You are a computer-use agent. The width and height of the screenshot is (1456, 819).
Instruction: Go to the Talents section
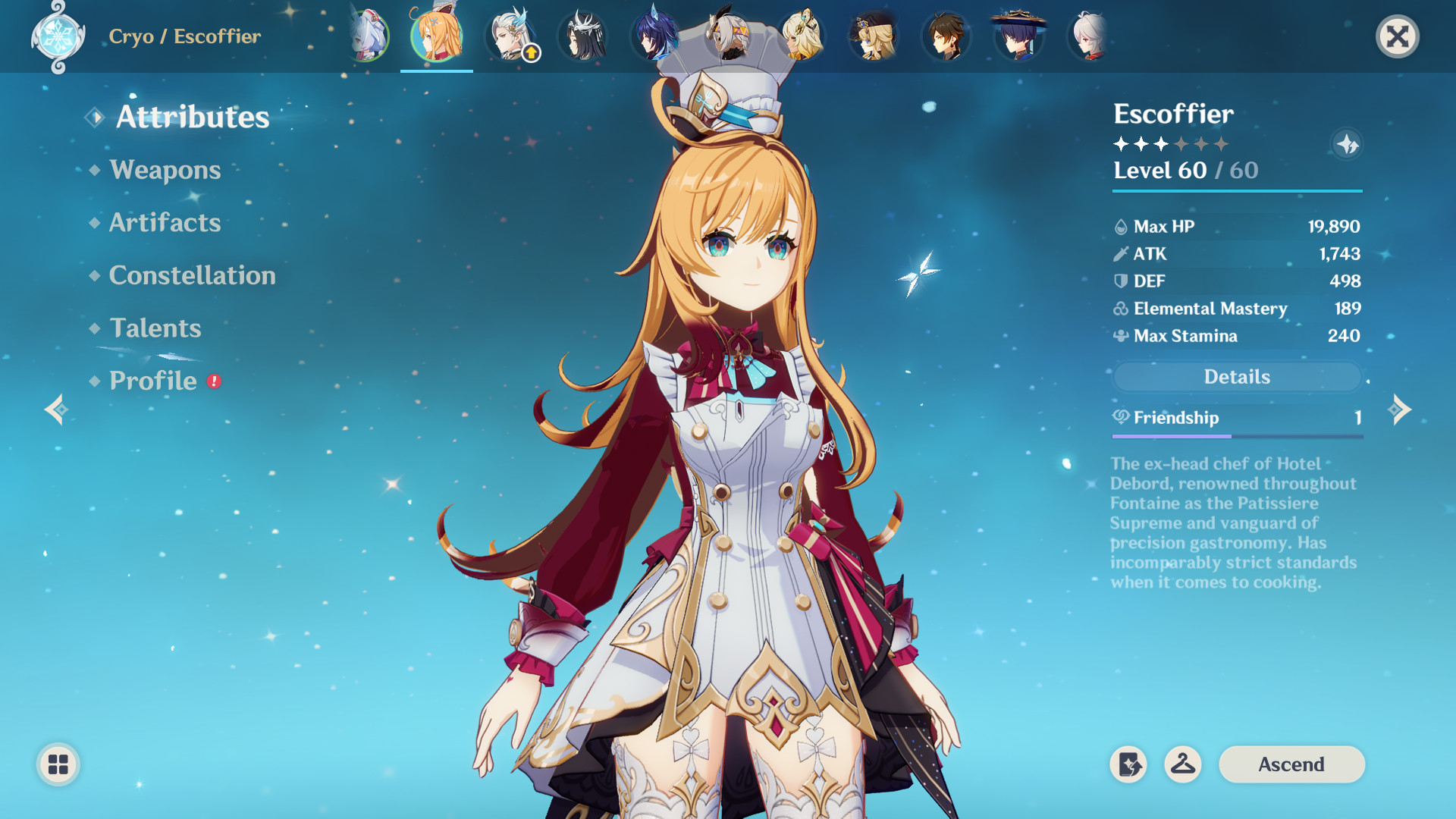(155, 328)
